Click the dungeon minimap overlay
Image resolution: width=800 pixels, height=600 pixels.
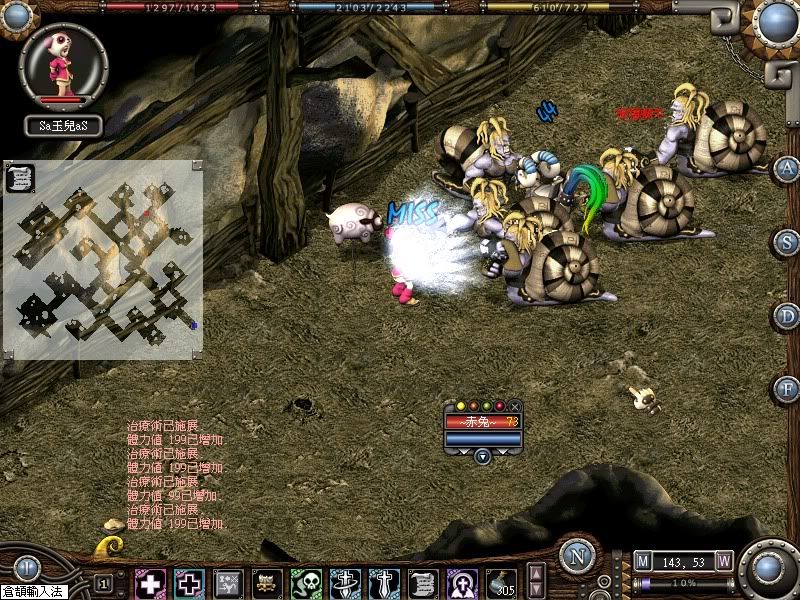103,258
